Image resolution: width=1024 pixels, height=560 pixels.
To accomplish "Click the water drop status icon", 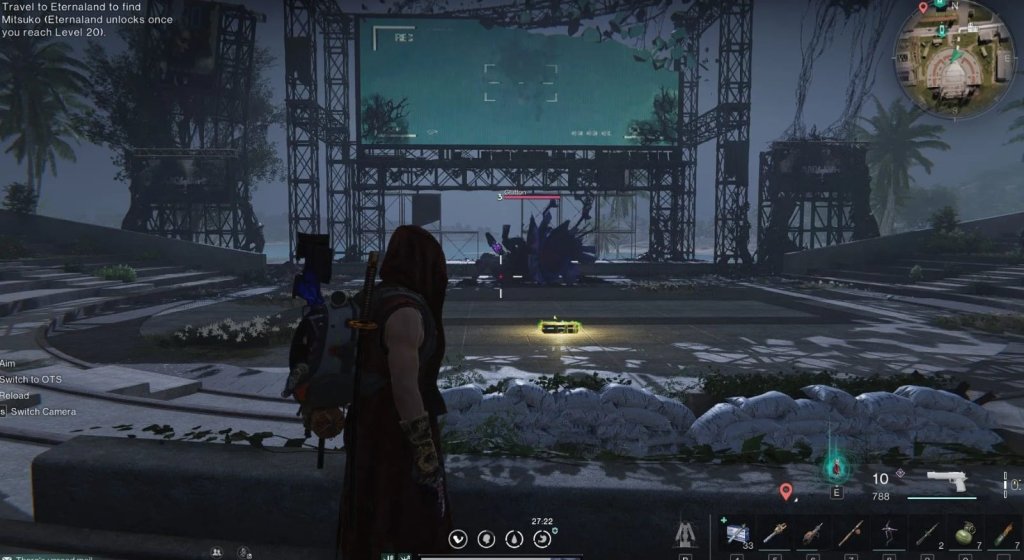I will (514, 539).
